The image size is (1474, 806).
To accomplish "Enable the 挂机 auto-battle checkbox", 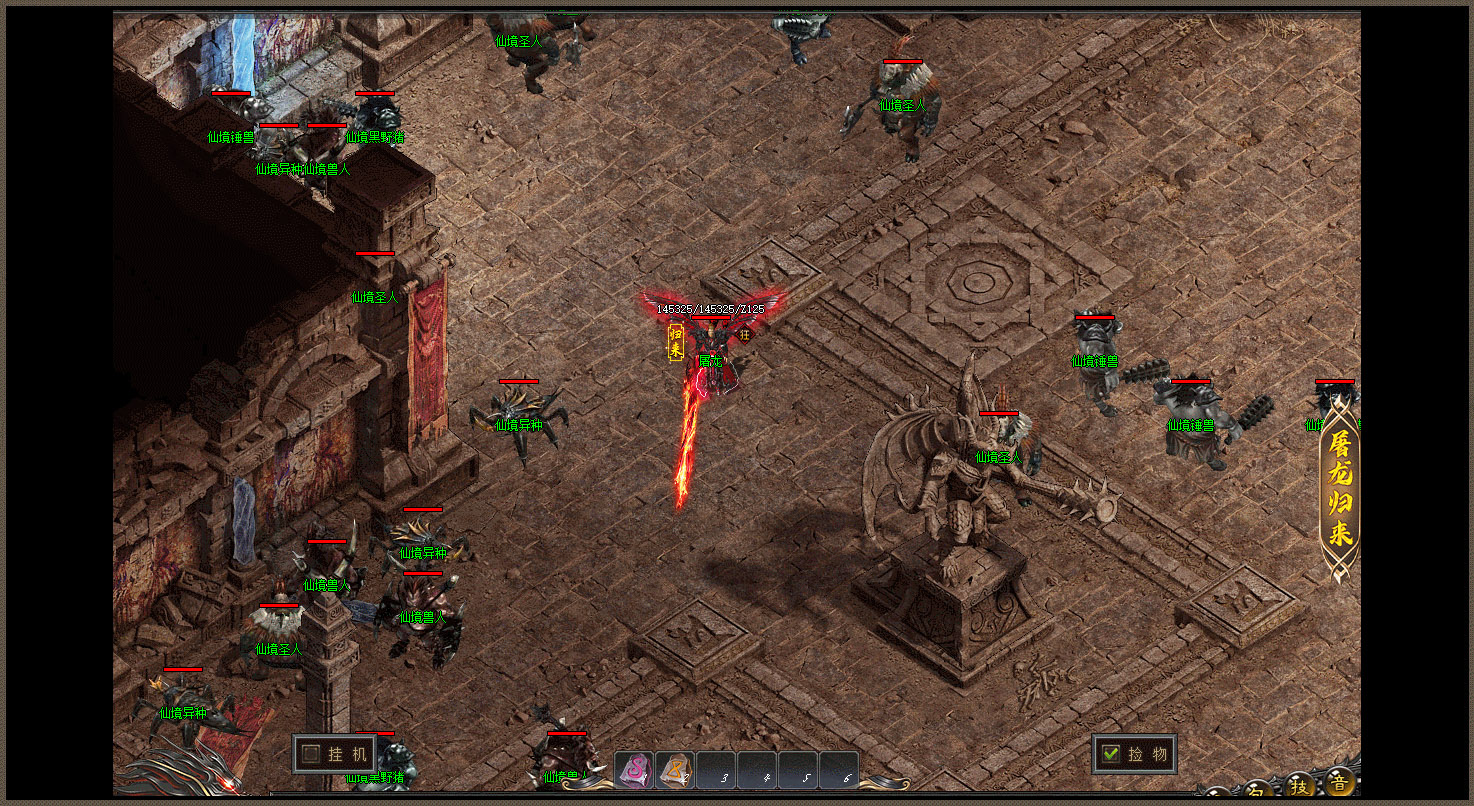I will click(311, 754).
